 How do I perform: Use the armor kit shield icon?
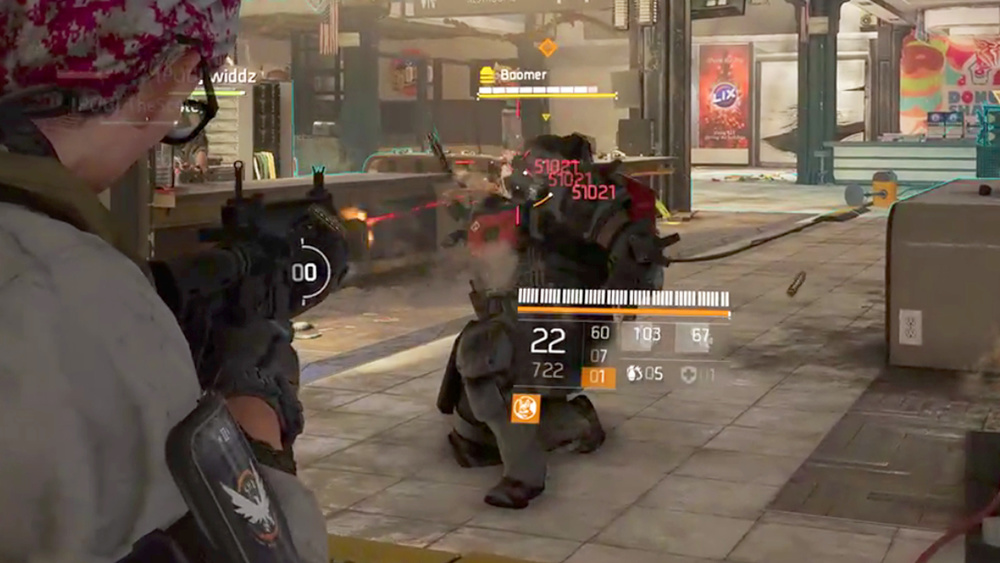click(x=689, y=374)
